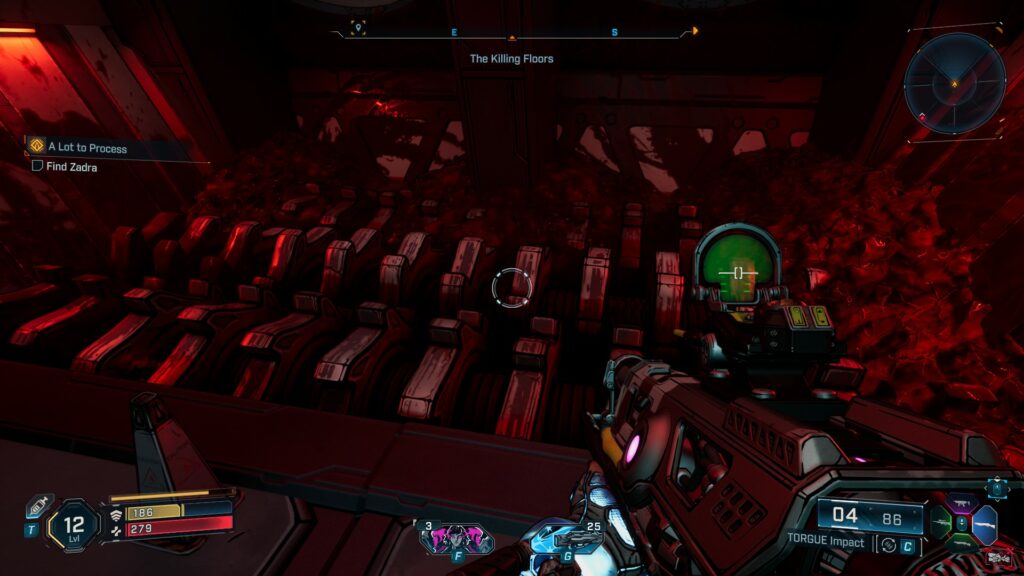Toggle the TORGUE Impact weapon mode icon
The image size is (1024, 576).
click(x=886, y=544)
